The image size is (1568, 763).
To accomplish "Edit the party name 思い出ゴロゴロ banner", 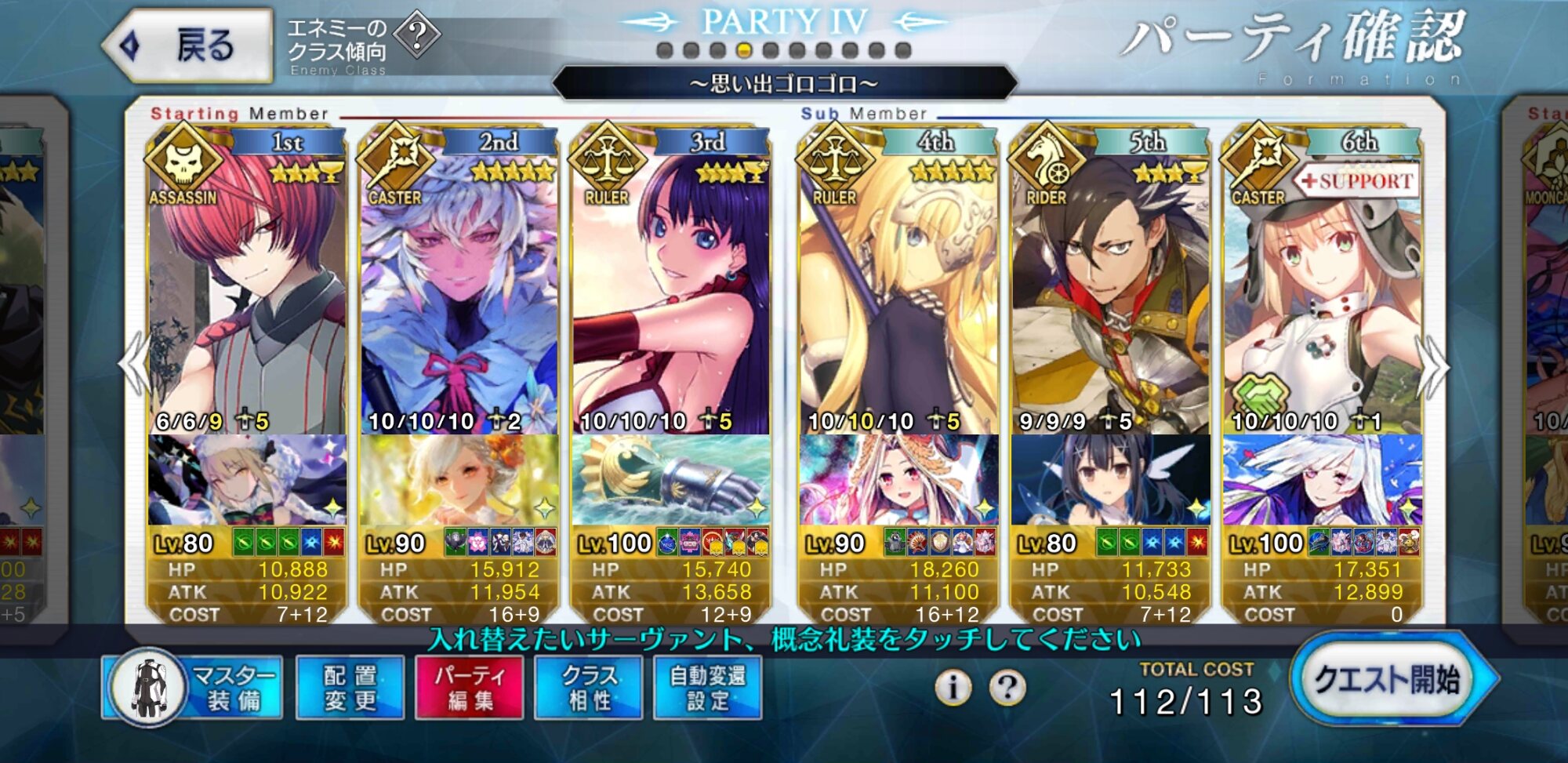I will [784, 83].
